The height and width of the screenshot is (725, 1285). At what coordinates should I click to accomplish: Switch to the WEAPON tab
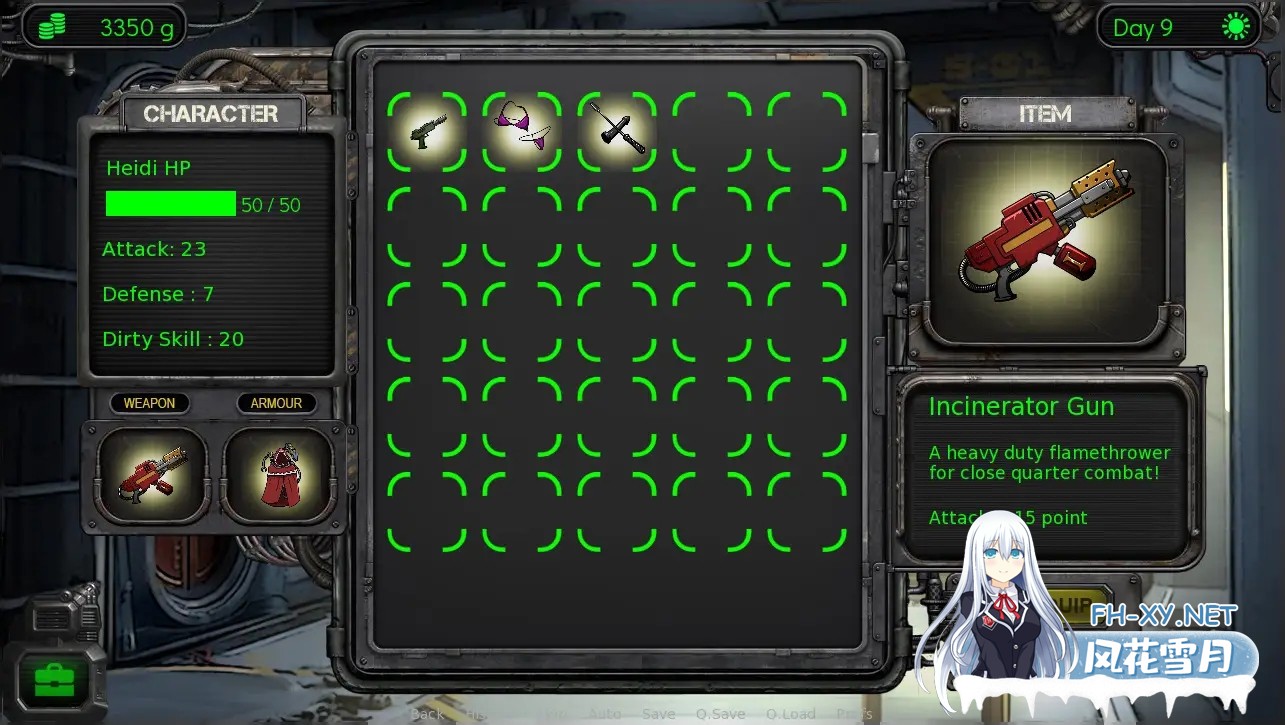149,403
